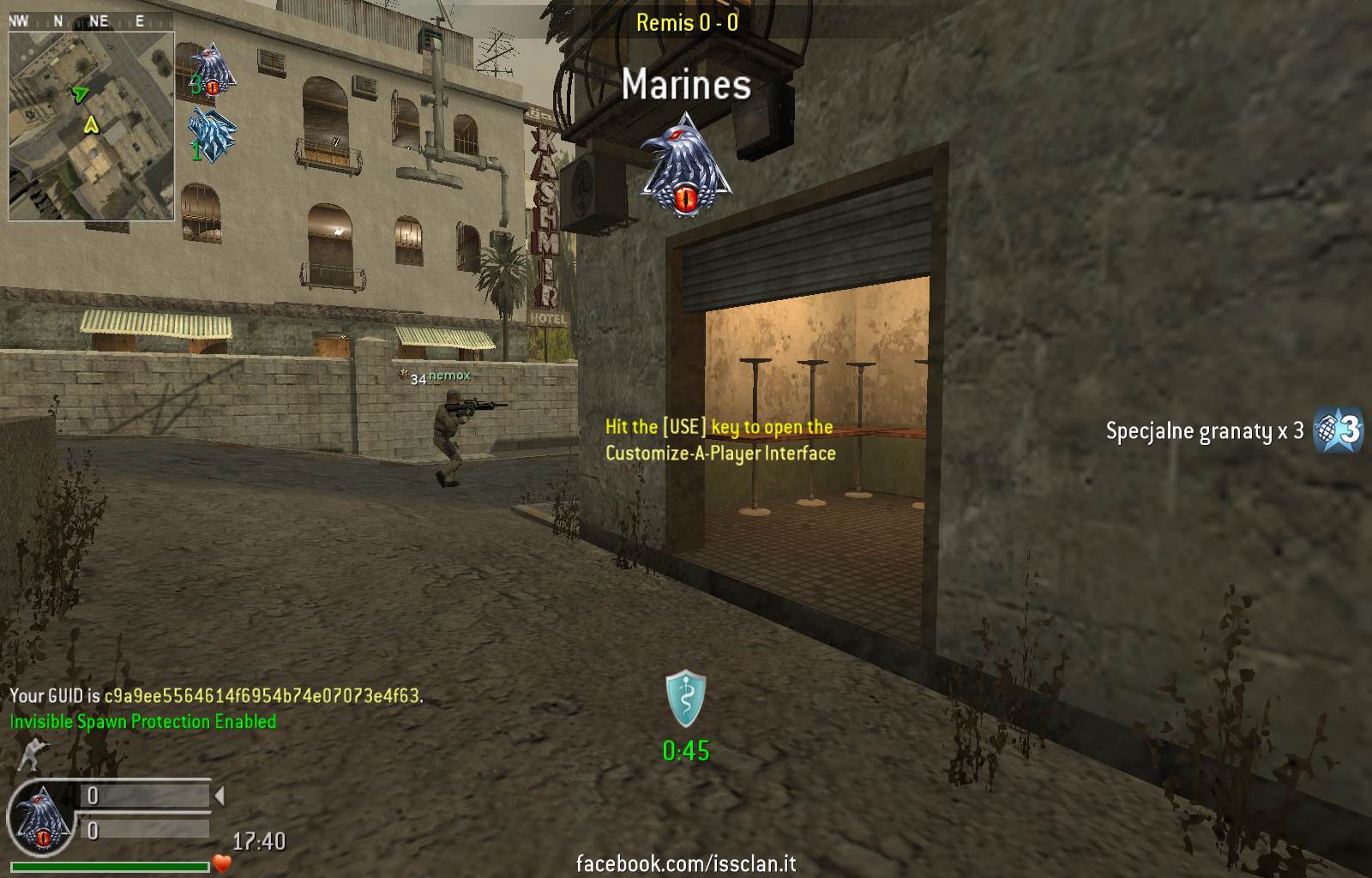Select the special grenades icon
The image size is (1372, 878).
[1339, 430]
